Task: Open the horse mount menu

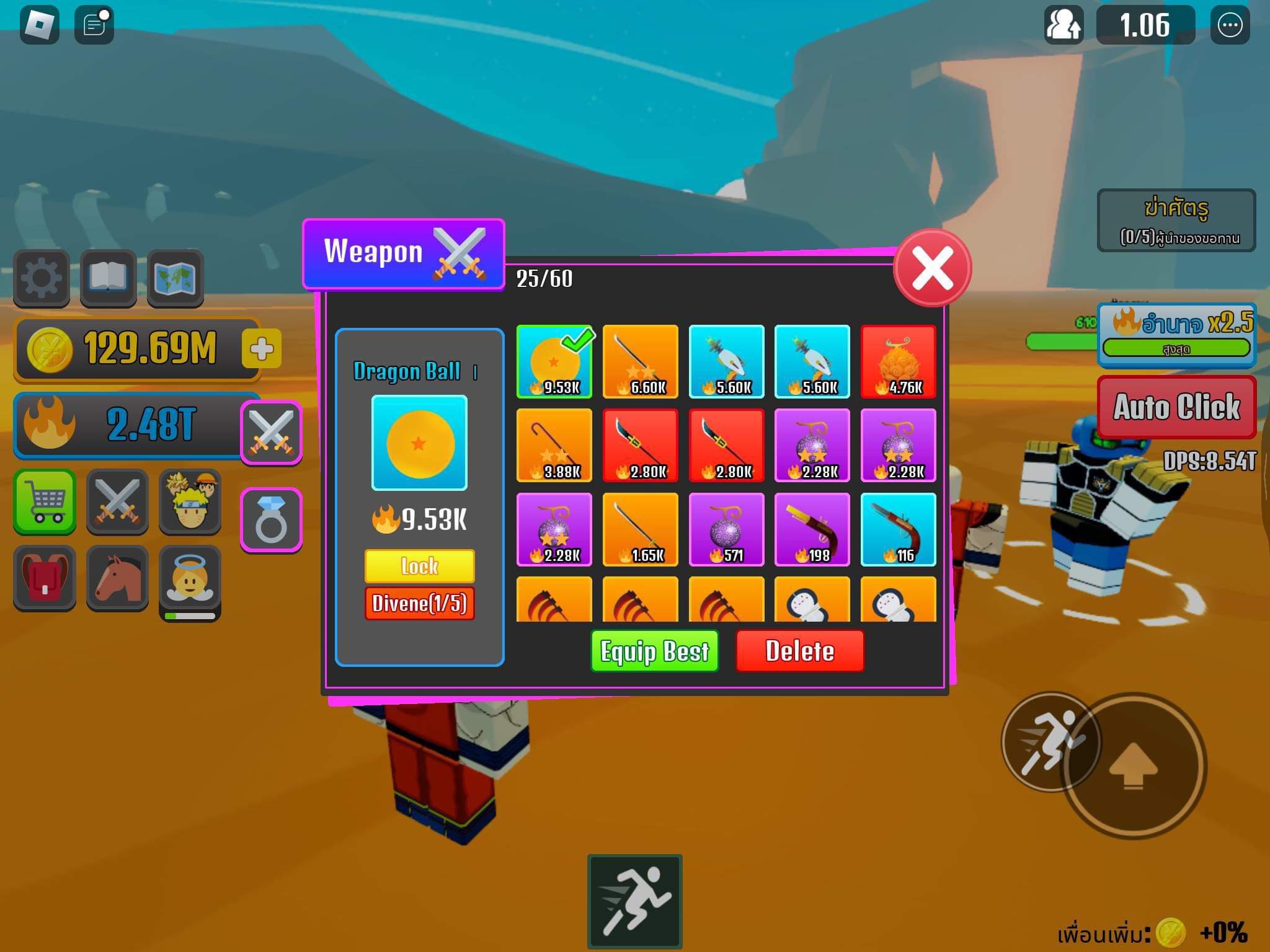Action: (117, 578)
